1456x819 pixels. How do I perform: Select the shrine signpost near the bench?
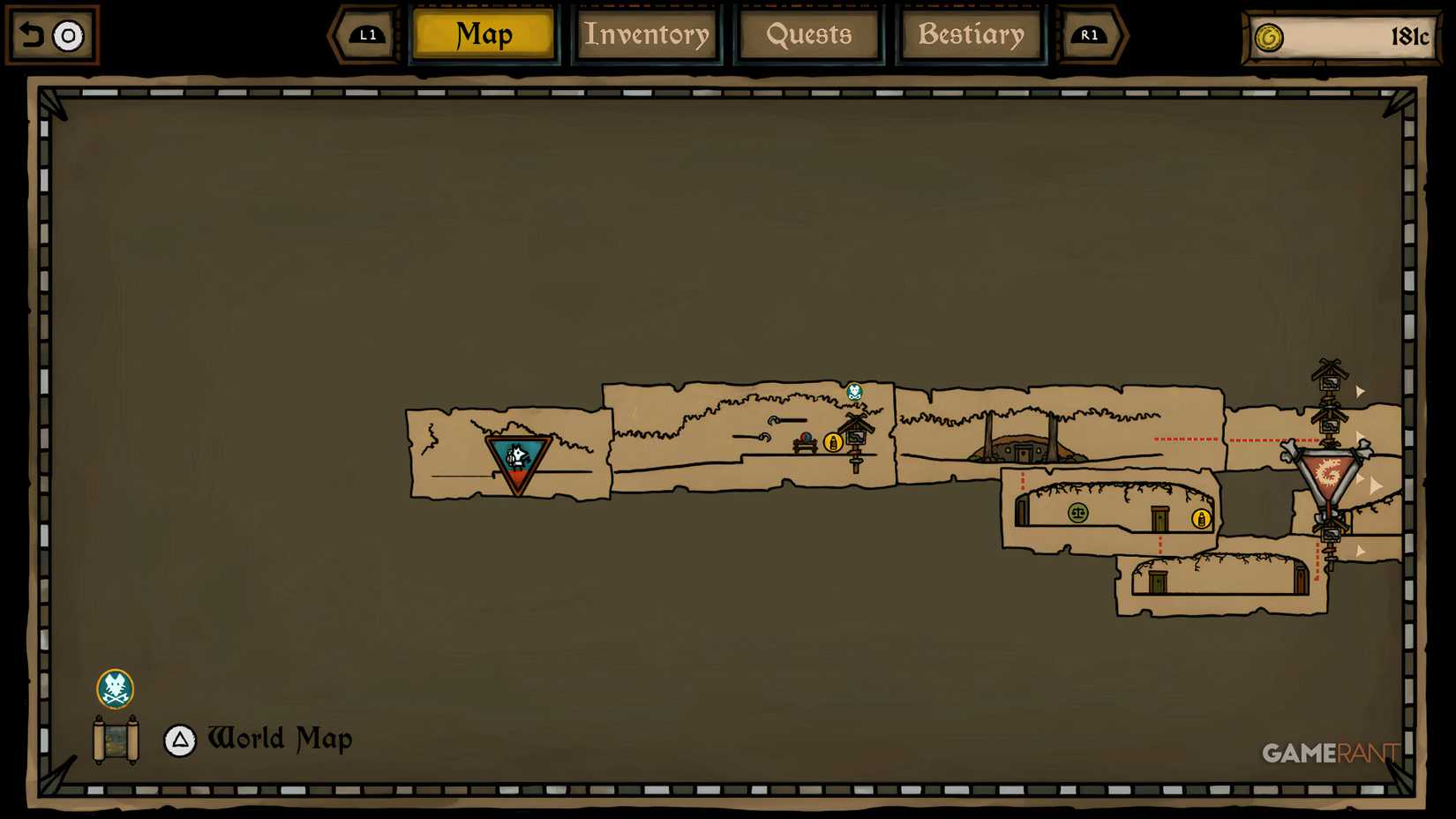856,432
